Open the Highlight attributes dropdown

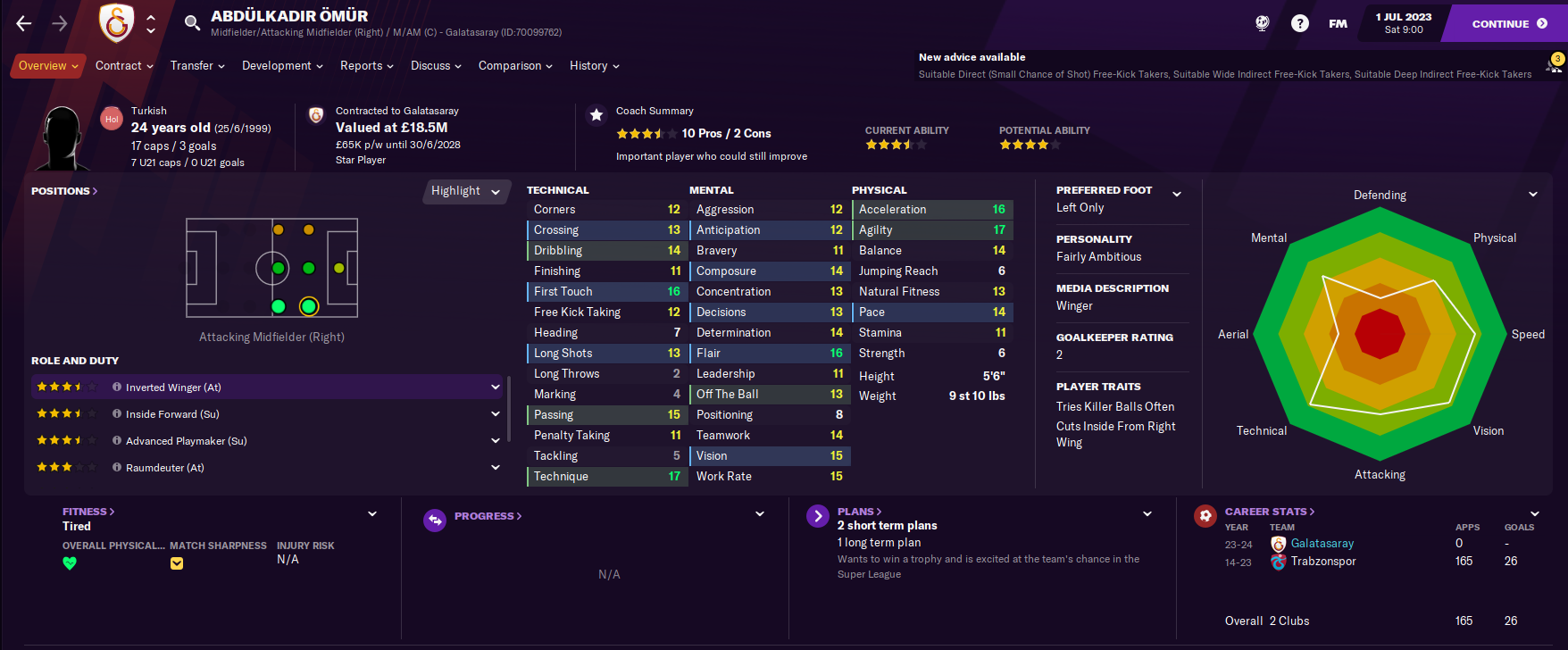click(465, 191)
